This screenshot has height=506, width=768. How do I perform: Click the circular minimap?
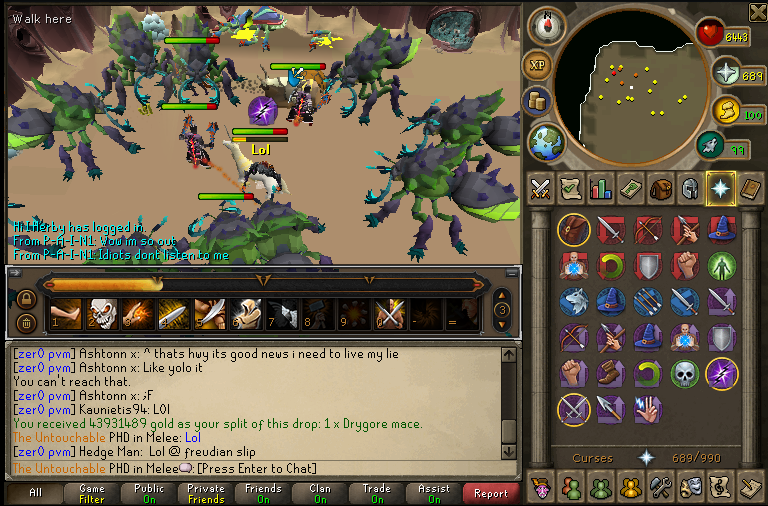pos(627,88)
